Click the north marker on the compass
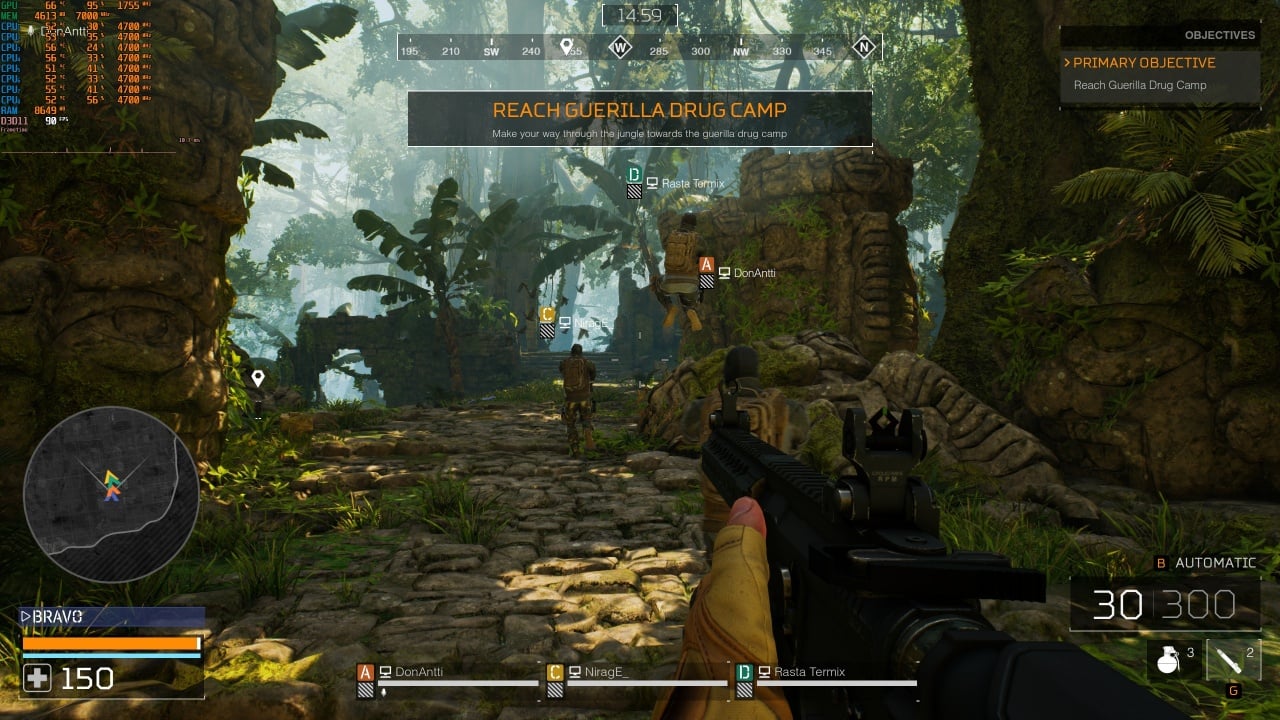The width and height of the screenshot is (1280, 720). tap(864, 47)
